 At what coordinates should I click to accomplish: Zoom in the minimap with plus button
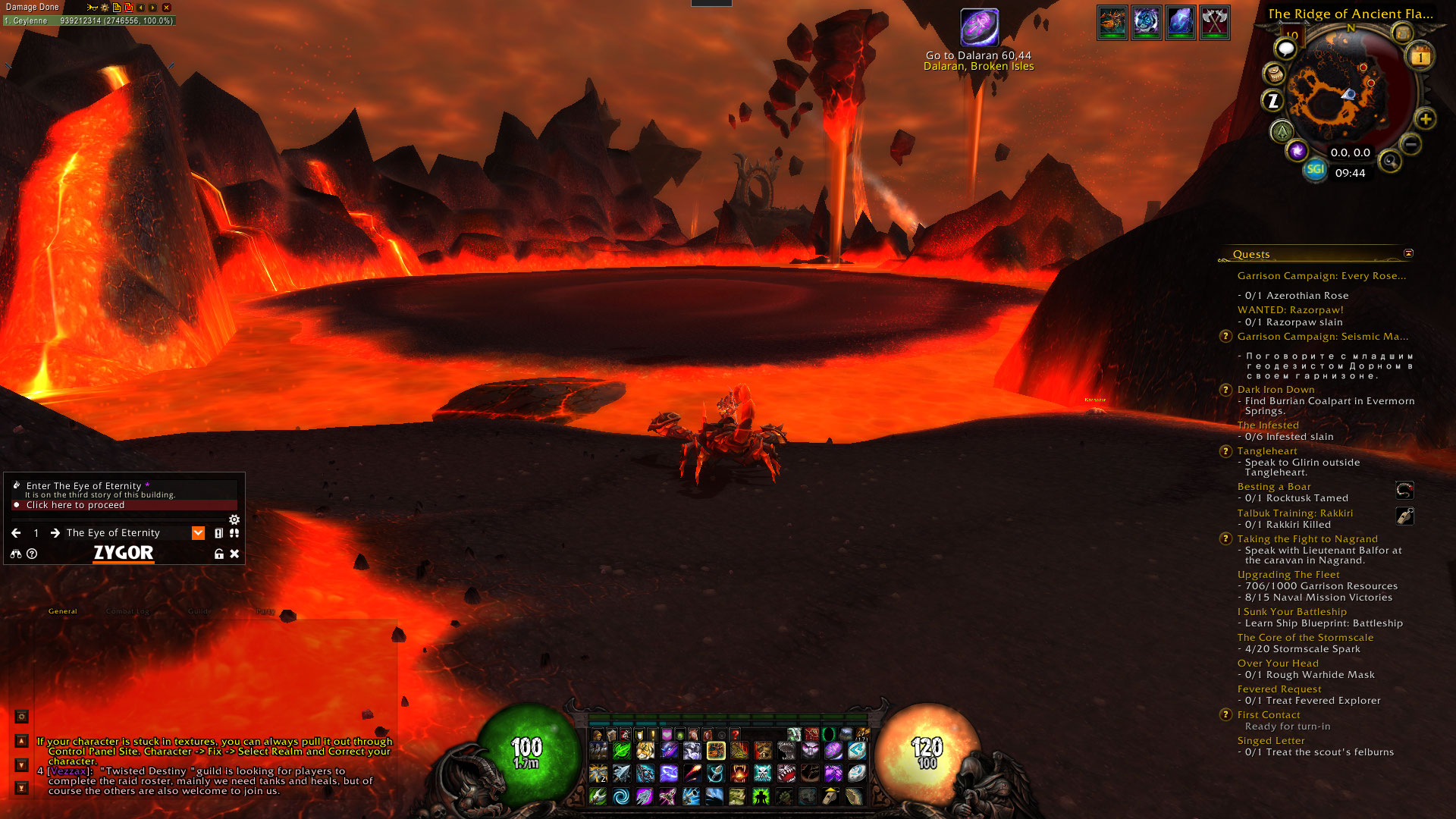(1426, 119)
